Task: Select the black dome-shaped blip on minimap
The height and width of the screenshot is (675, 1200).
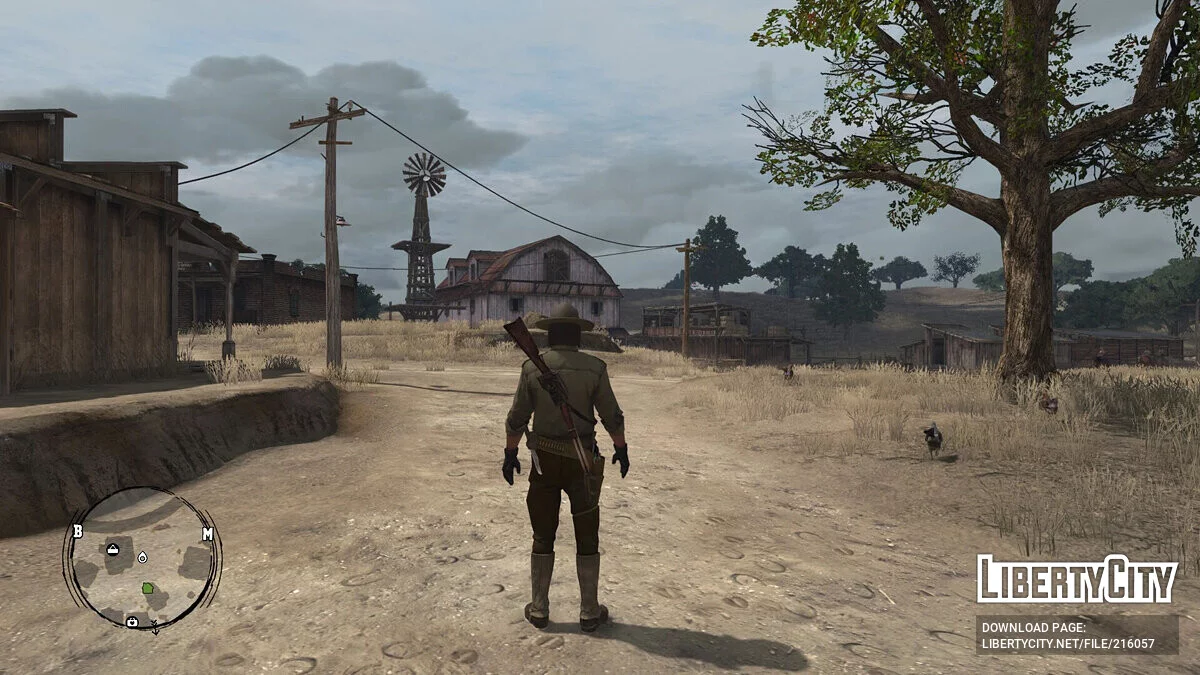Action: [x=113, y=550]
